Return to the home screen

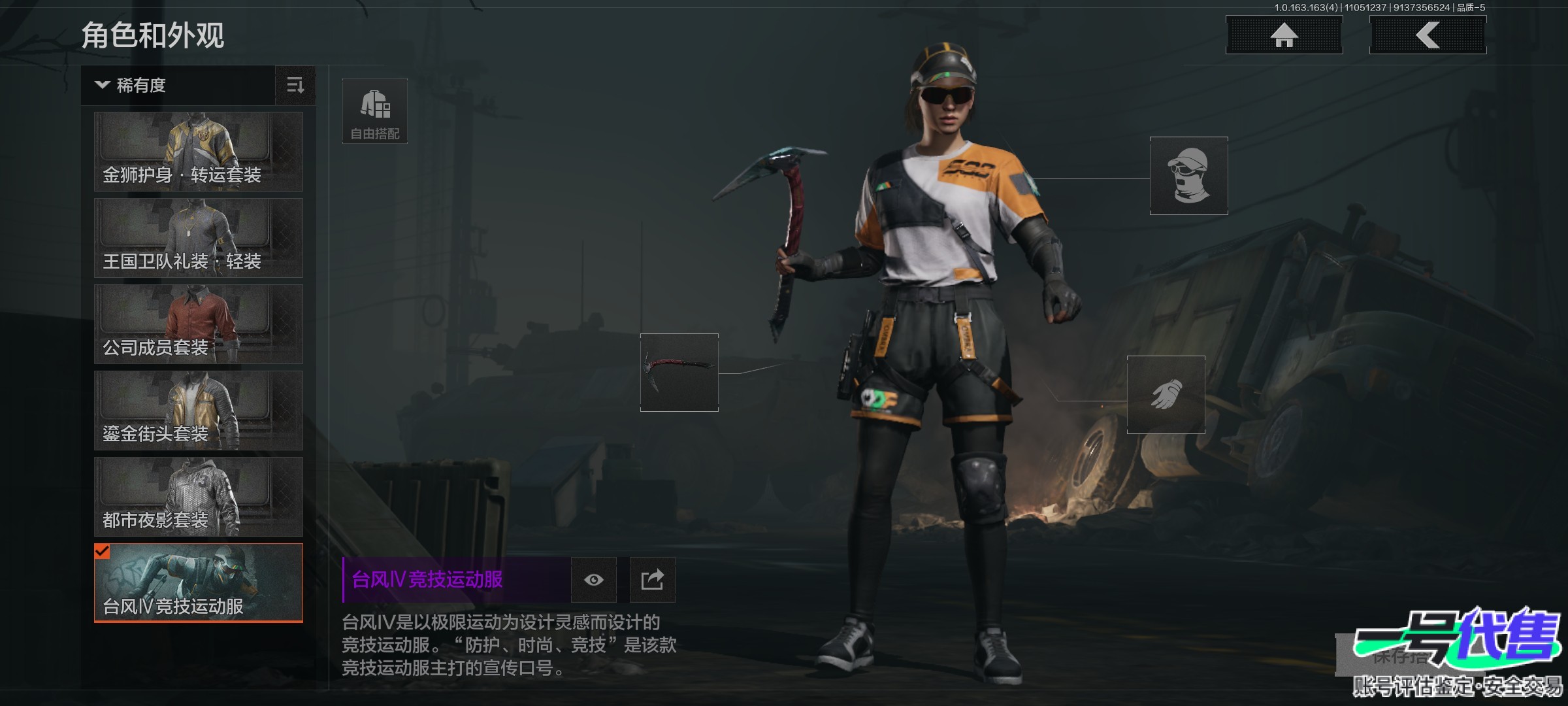pyautogui.click(x=1284, y=35)
